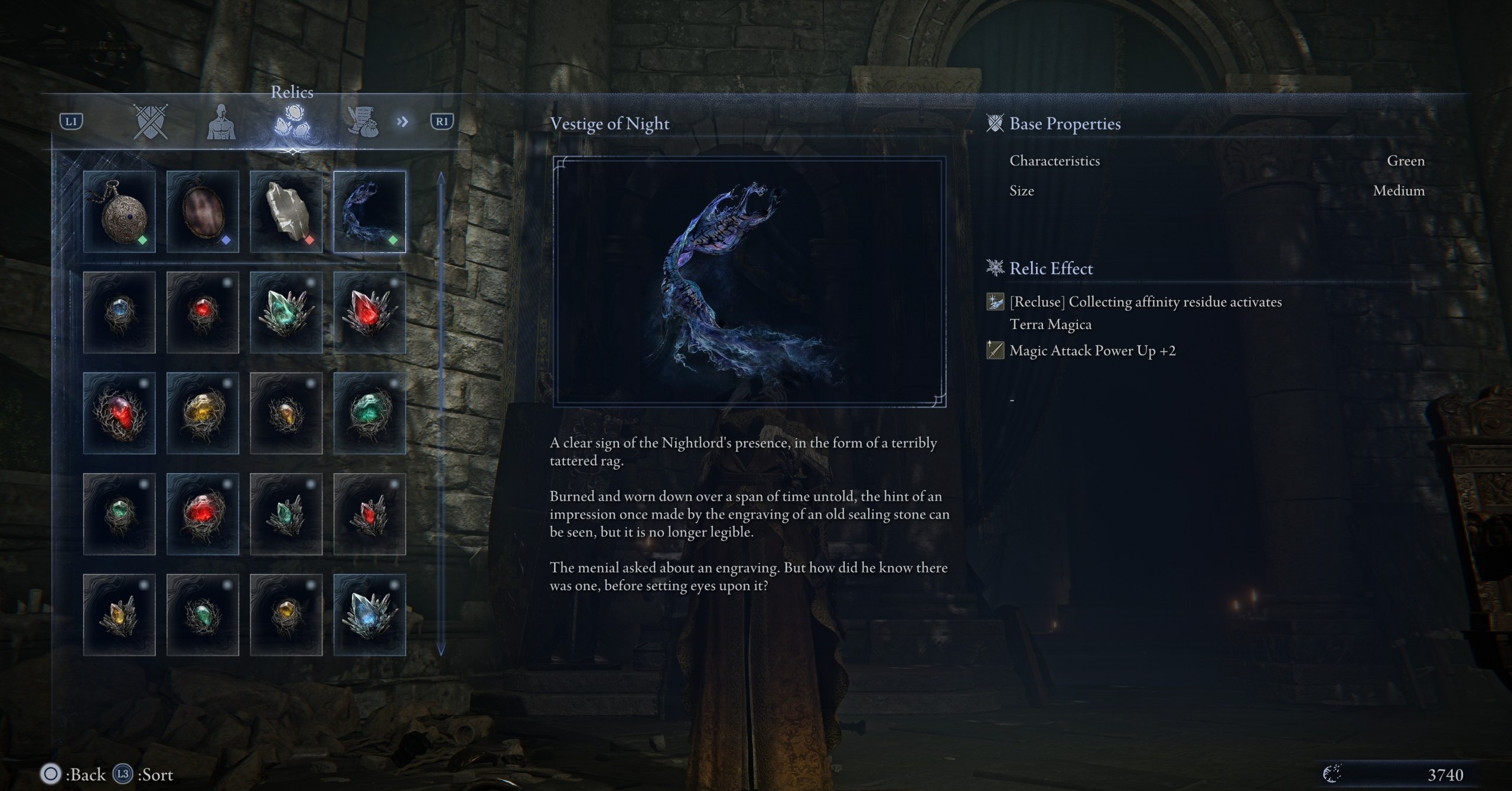1512x791 pixels.
Task: Select the large yellow round gem relic
Action: (x=203, y=413)
